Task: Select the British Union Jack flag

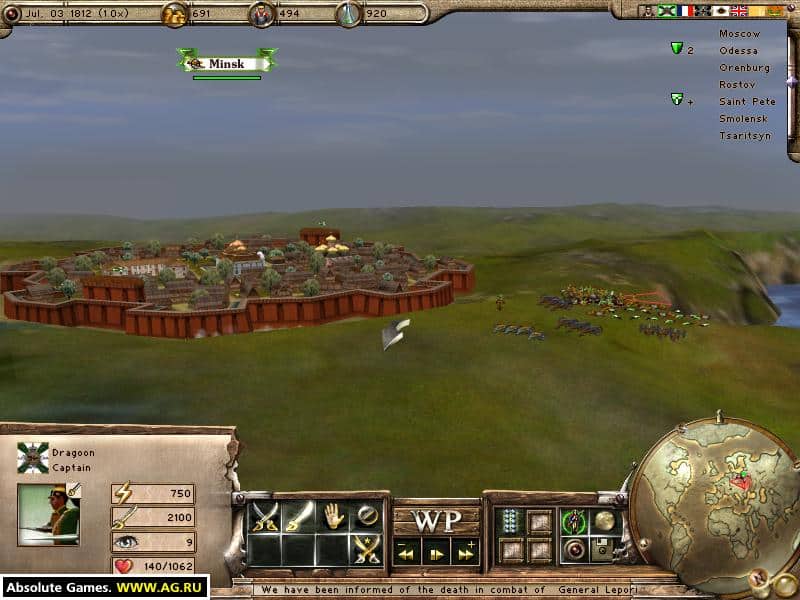Action: (739, 11)
